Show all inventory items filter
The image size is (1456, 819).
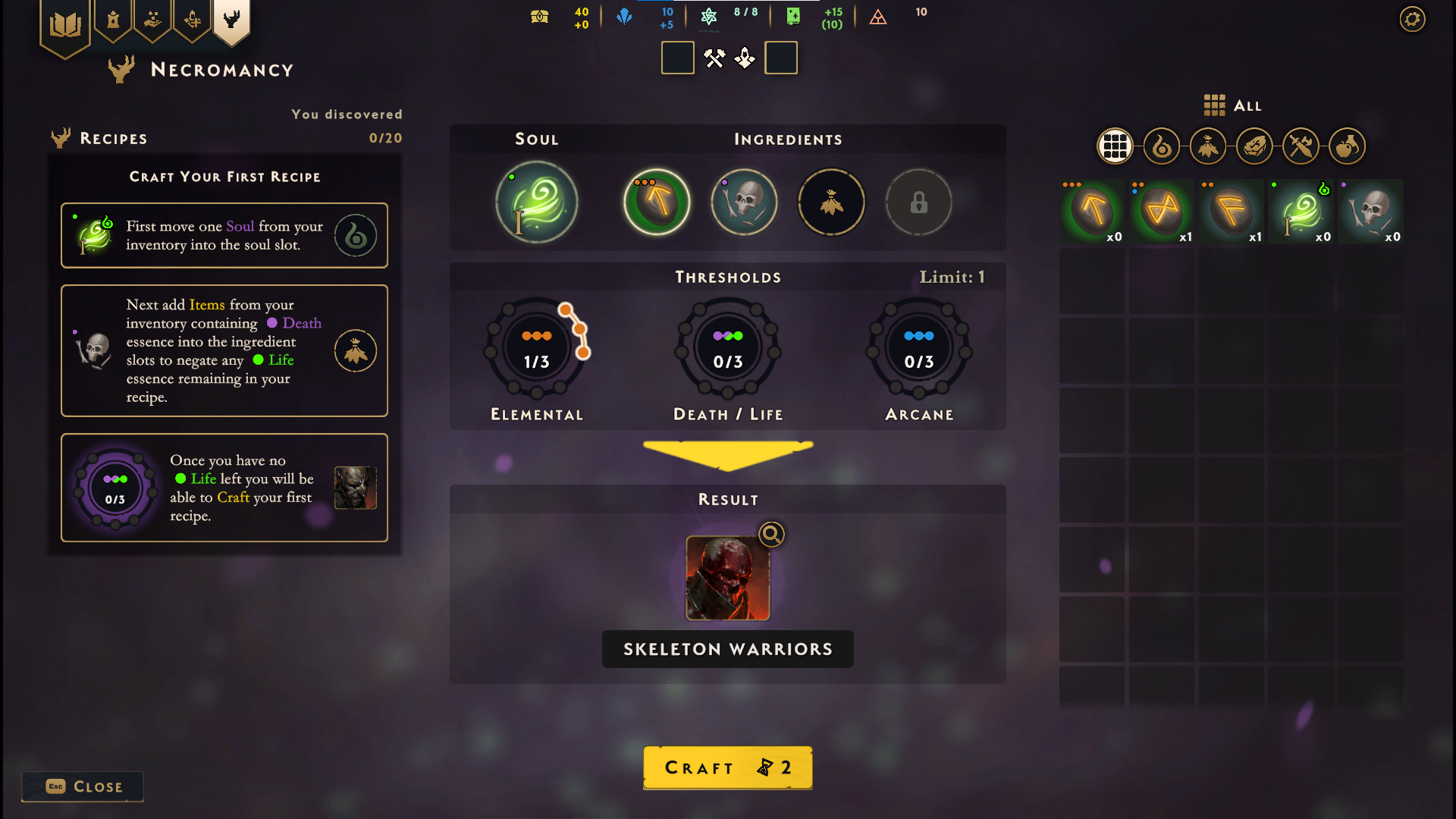tap(1115, 146)
